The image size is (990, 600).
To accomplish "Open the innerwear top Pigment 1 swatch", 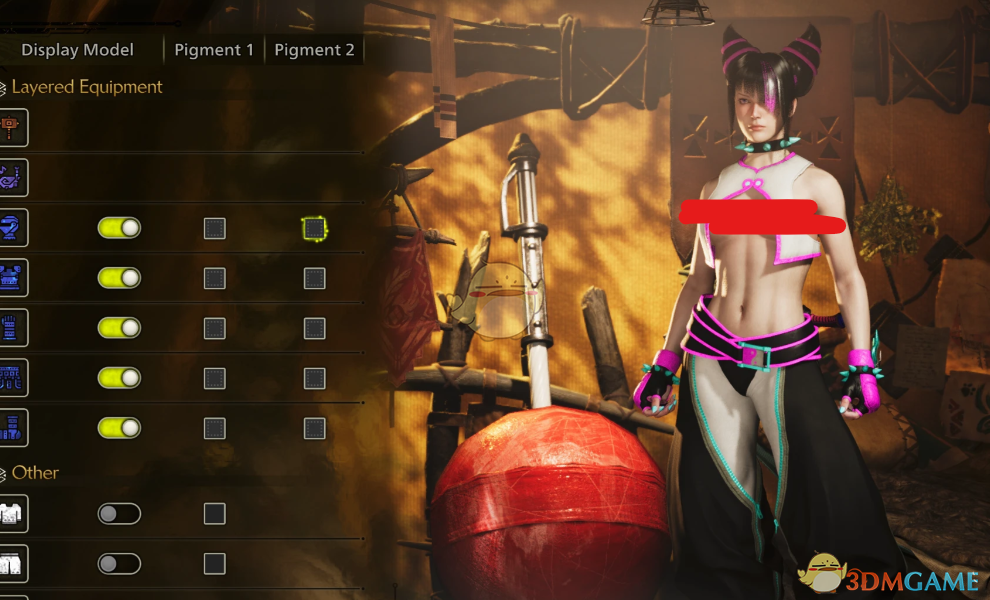I will tap(214, 514).
